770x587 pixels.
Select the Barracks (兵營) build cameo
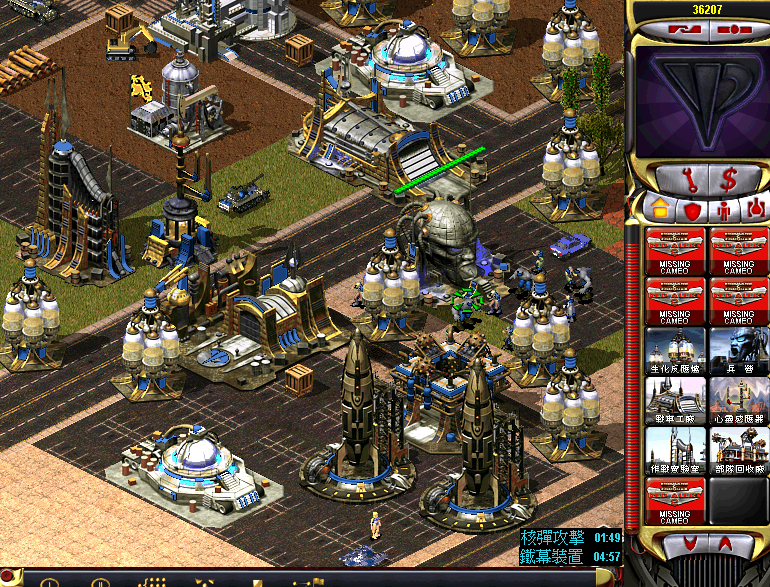[x=738, y=351]
